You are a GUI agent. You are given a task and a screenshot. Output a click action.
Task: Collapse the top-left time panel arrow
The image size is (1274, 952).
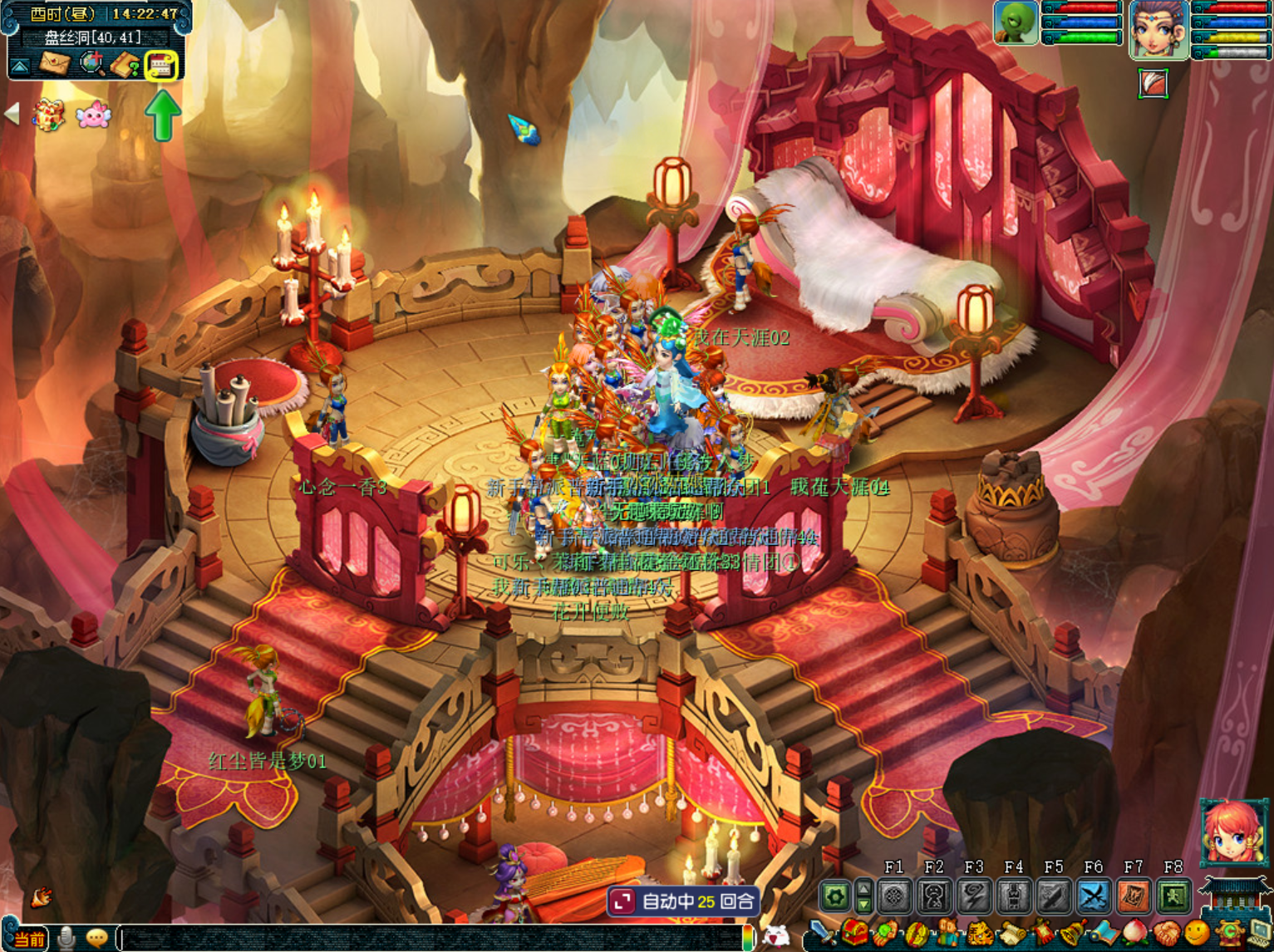click(20, 65)
